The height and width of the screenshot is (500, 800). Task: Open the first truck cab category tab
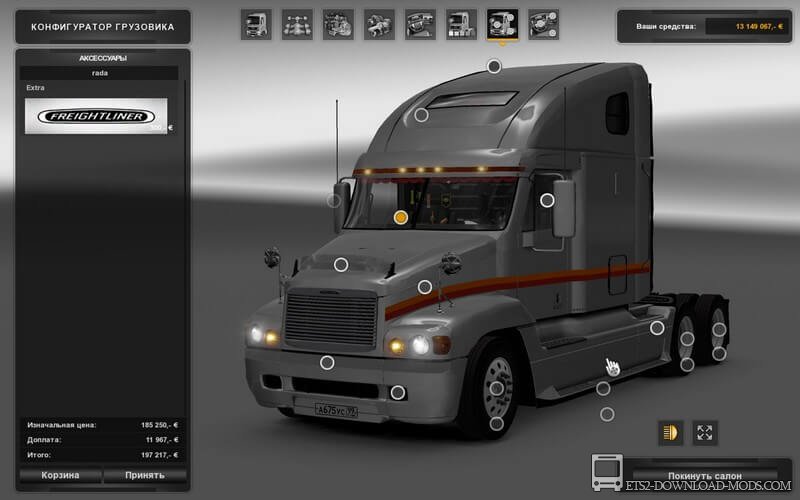click(x=255, y=24)
